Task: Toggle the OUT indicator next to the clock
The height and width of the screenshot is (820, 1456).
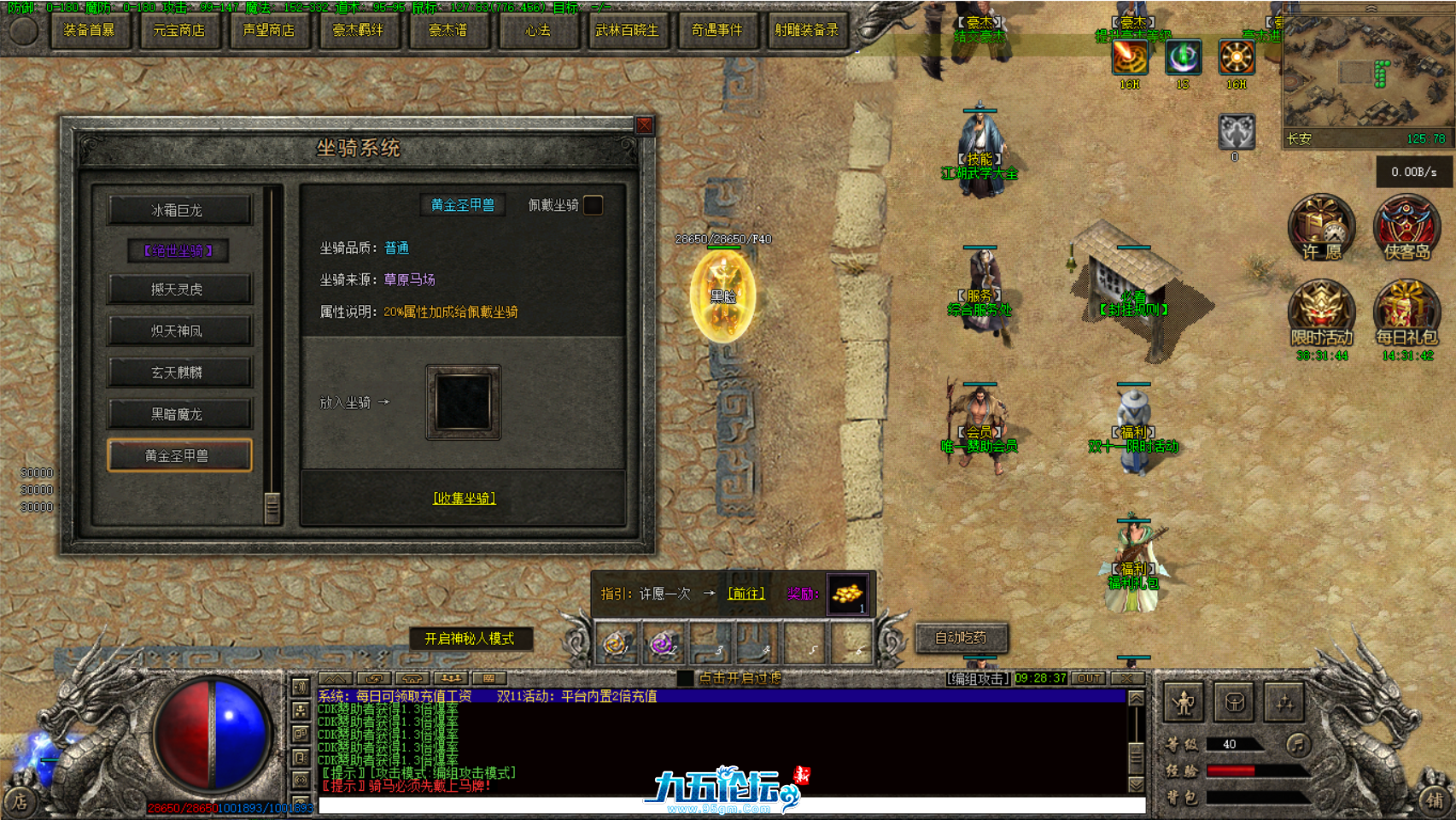Action: pyautogui.click(x=1086, y=677)
